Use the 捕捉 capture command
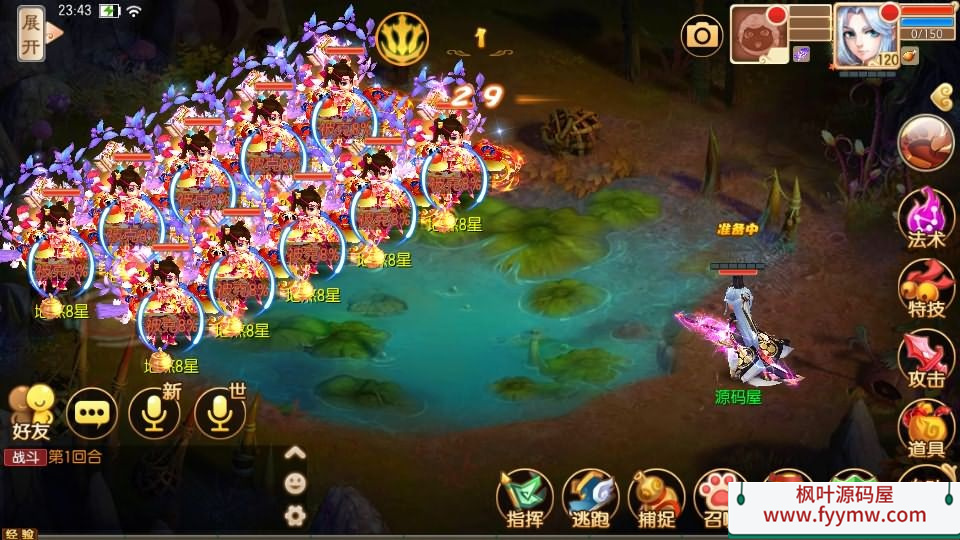The height and width of the screenshot is (540, 960). click(x=656, y=496)
